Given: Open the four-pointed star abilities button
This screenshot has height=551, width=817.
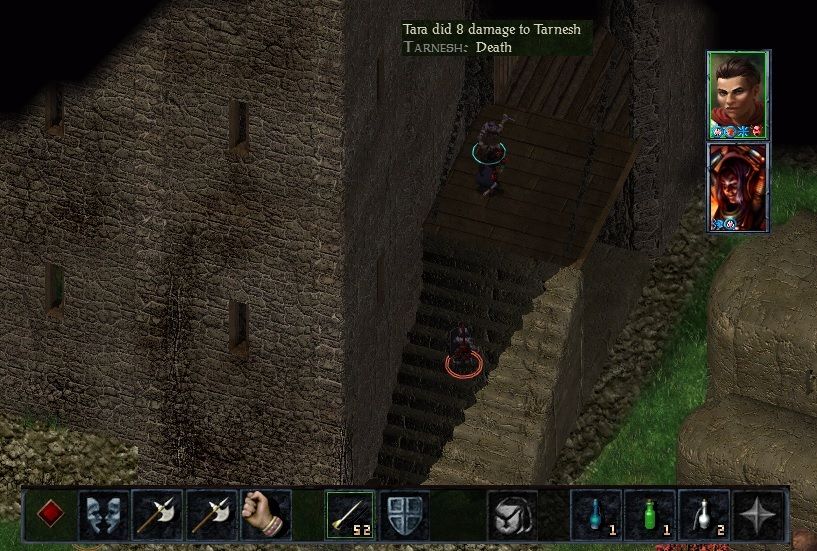Looking at the screenshot, I should click(758, 515).
